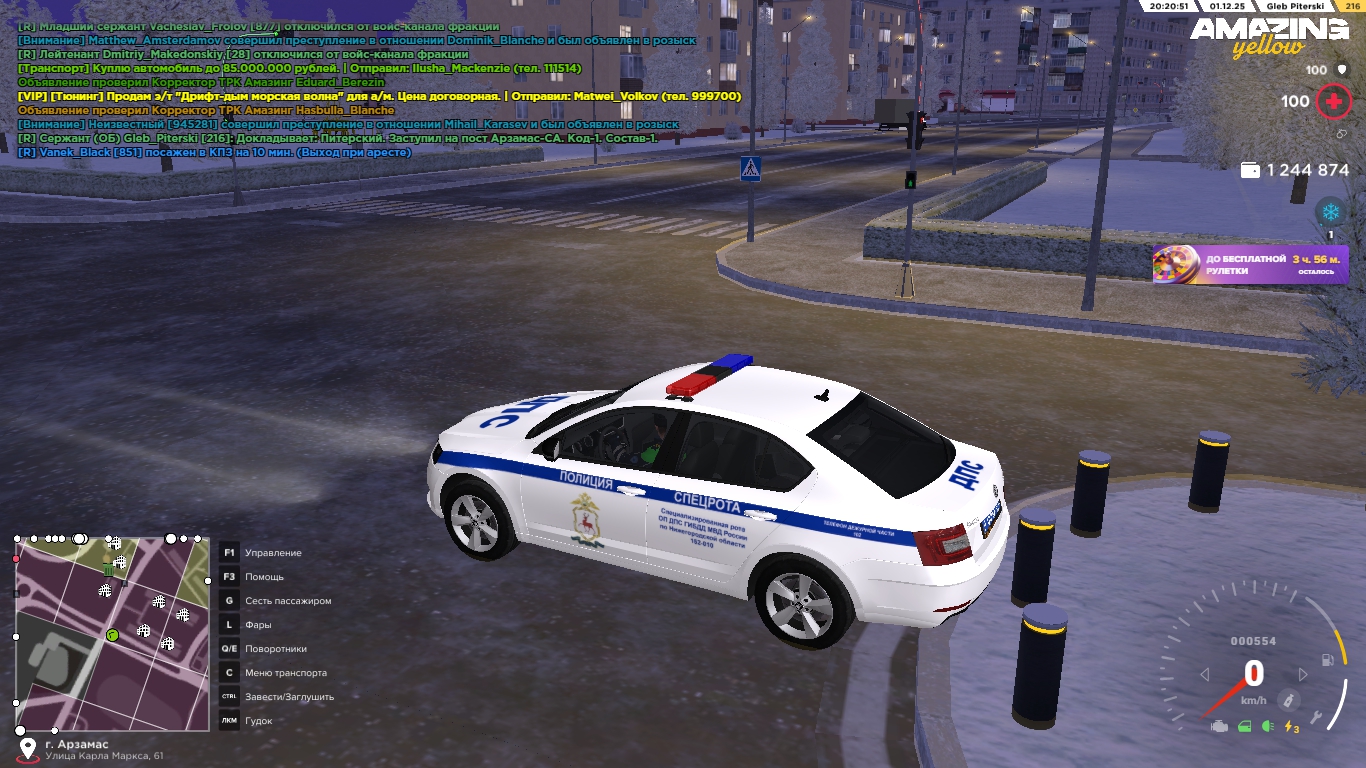Image resolution: width=1366 pixels, height=768 pixels.
Task: Click the fuel pump icon
Action: [x=1328, y=660]
